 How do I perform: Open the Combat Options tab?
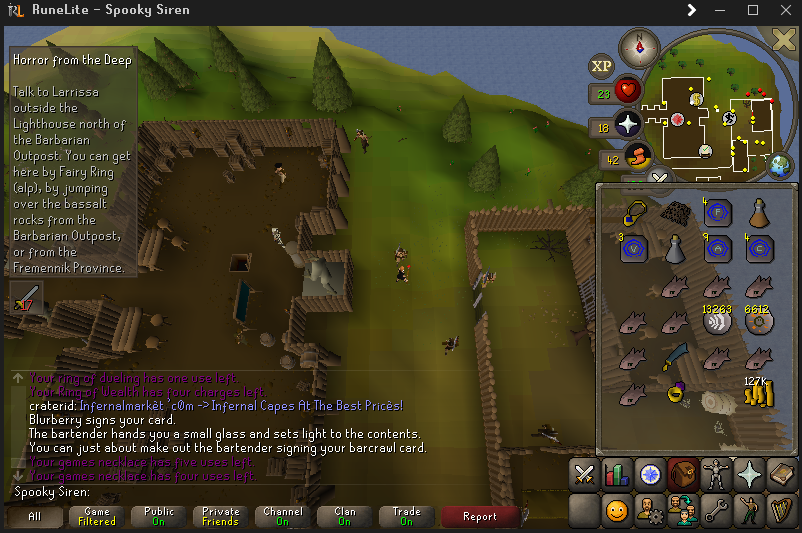(x=584, y=475)
